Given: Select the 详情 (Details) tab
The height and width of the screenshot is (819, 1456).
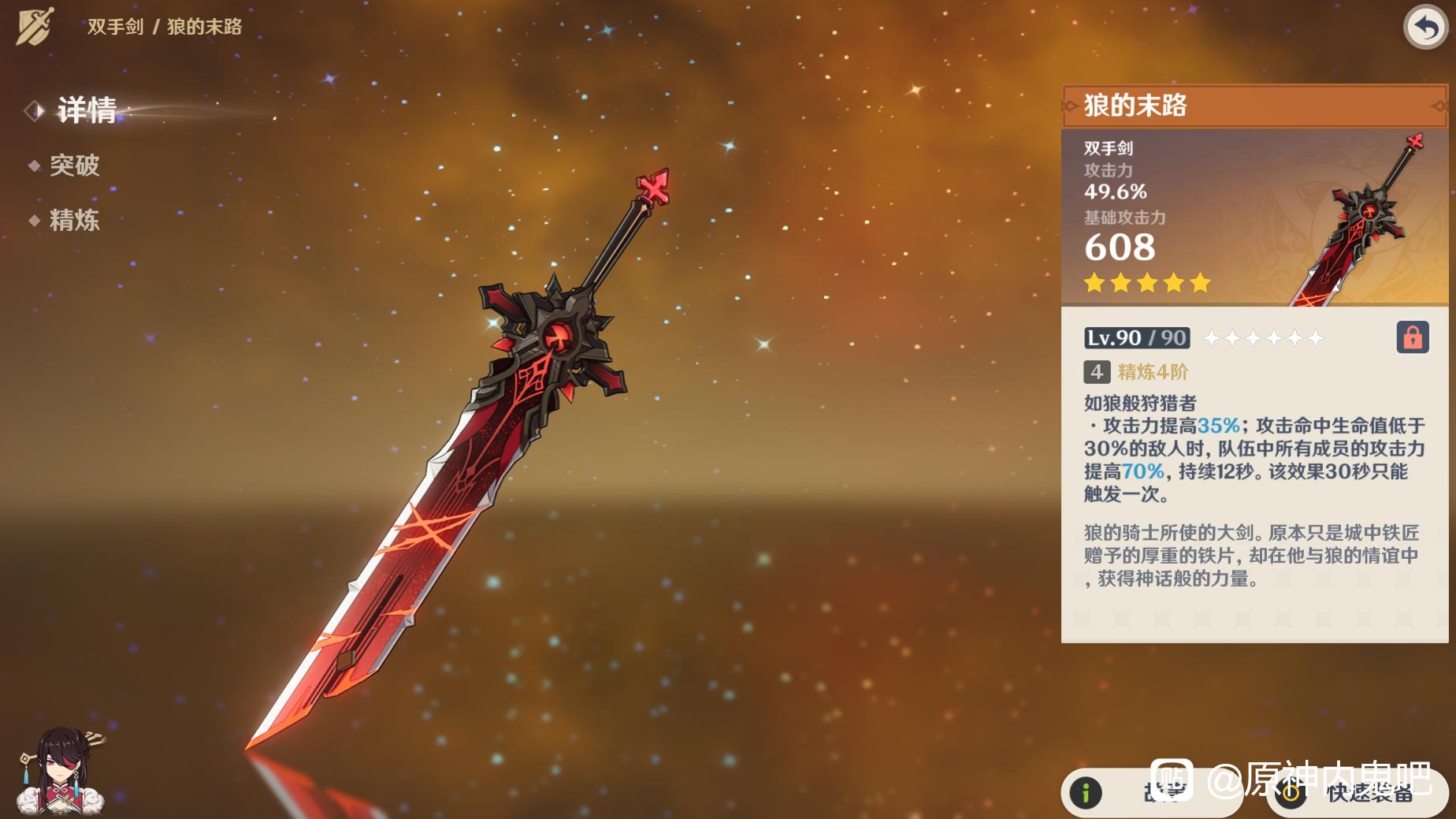Looking at the screenshot, I should click(x=86, y=110).
